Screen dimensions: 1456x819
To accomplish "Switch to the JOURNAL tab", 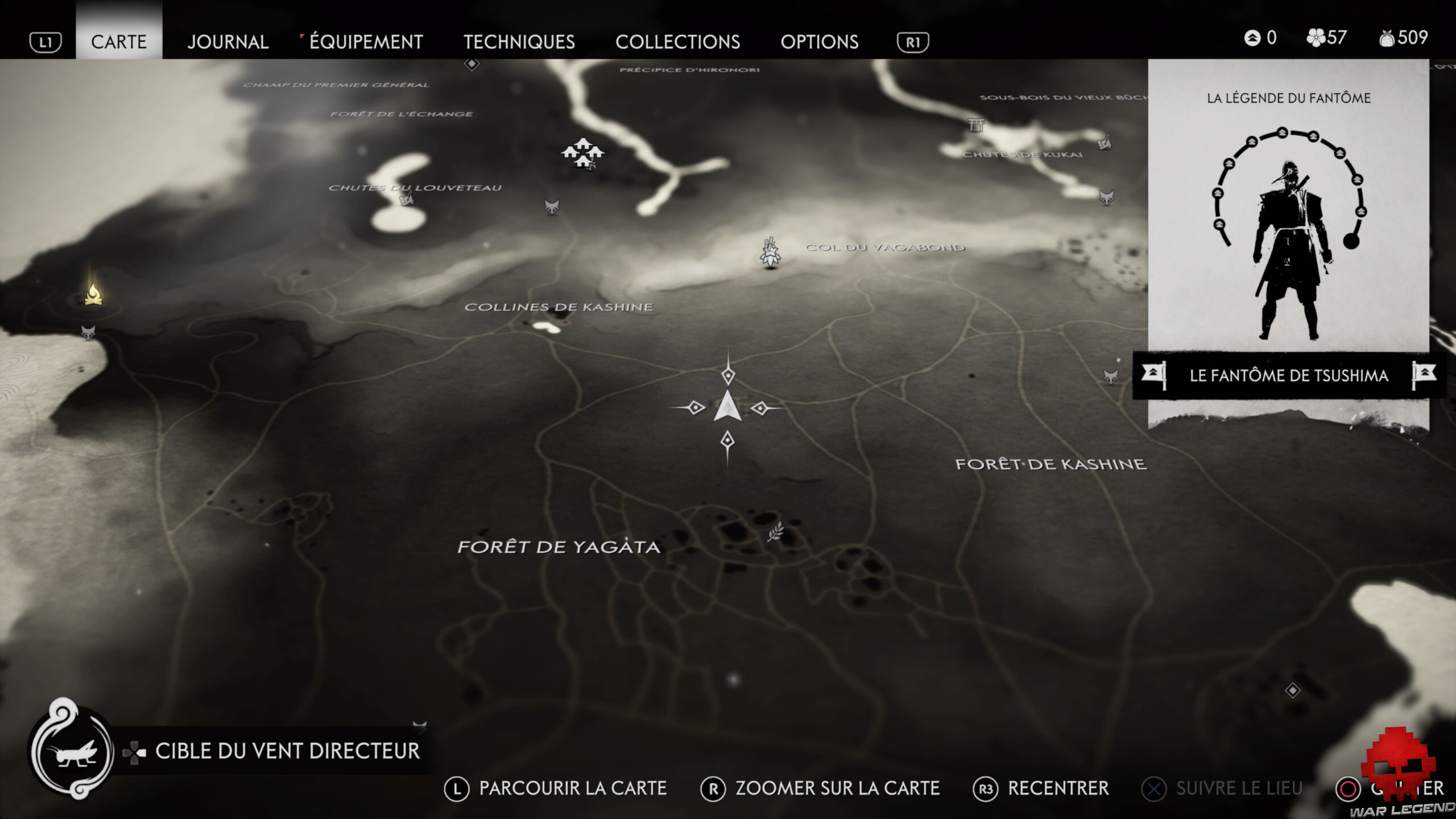I will (x=229, y=42).
